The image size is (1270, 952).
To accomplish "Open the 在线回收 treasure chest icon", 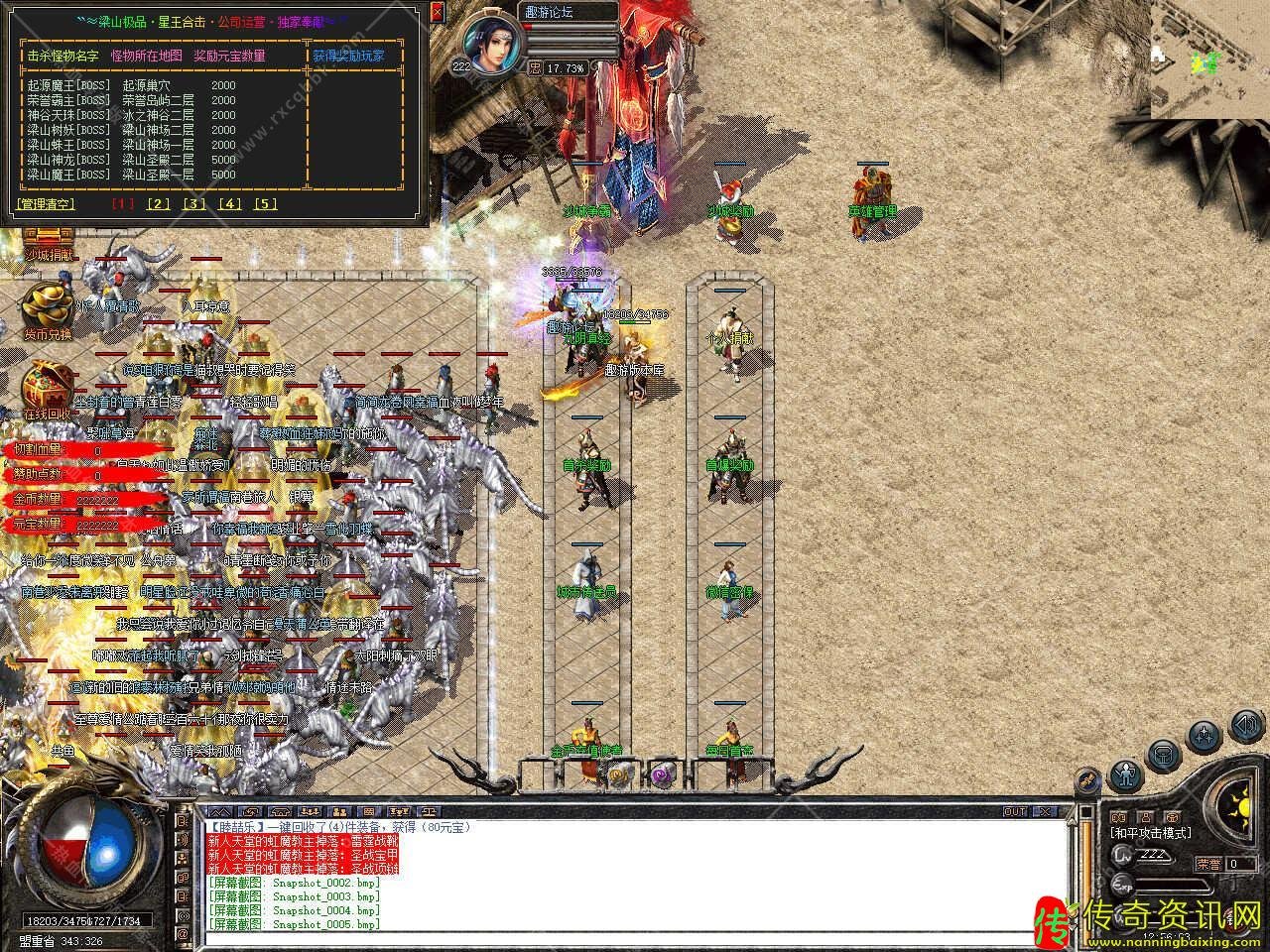I will 47,389.
